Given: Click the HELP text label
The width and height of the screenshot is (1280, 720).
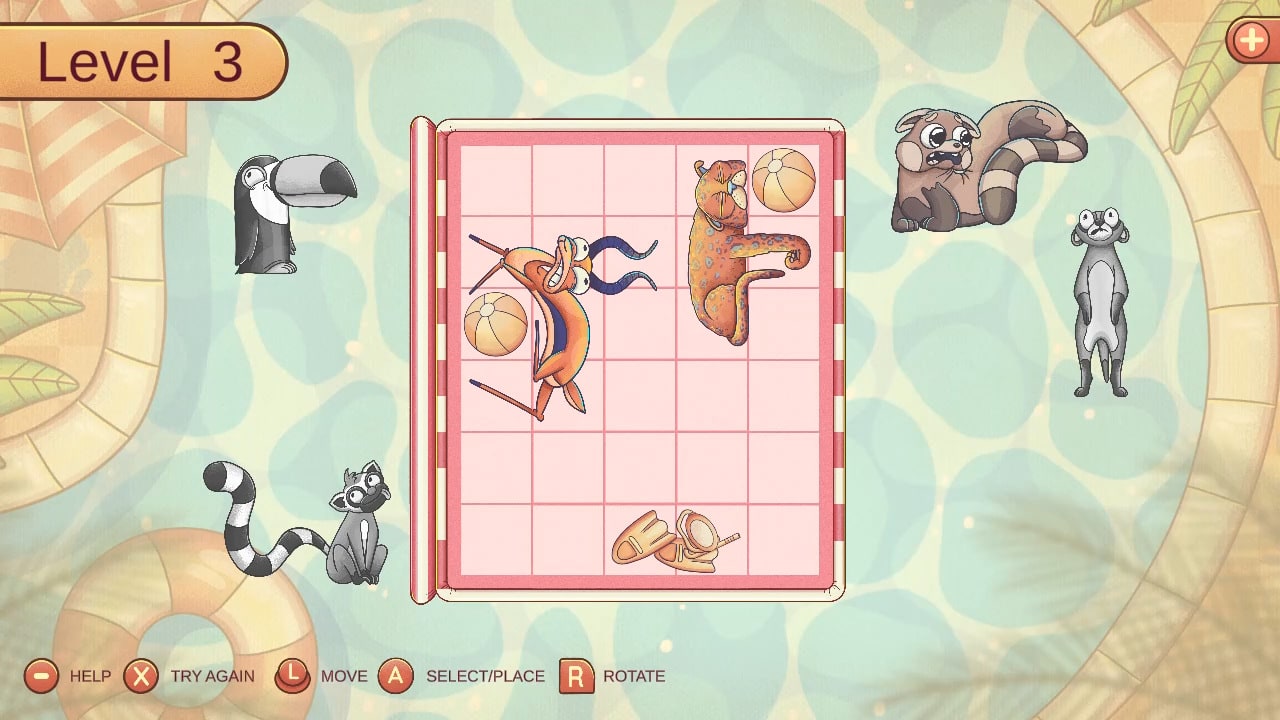Looking at the screenshot, I should [90, 676].
